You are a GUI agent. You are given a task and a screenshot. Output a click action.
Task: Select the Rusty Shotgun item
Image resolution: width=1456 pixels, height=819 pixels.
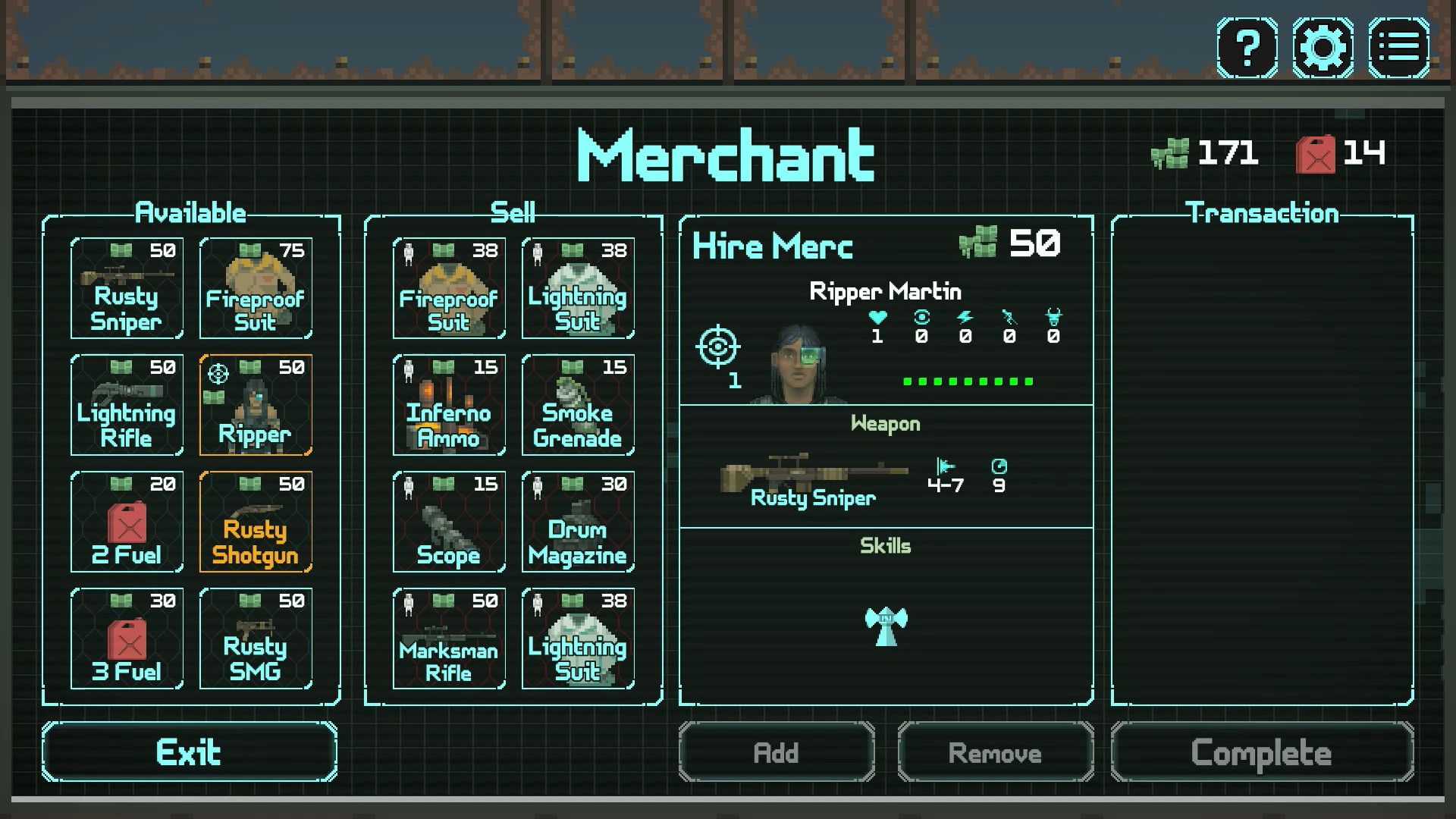[x=256, y=522]
